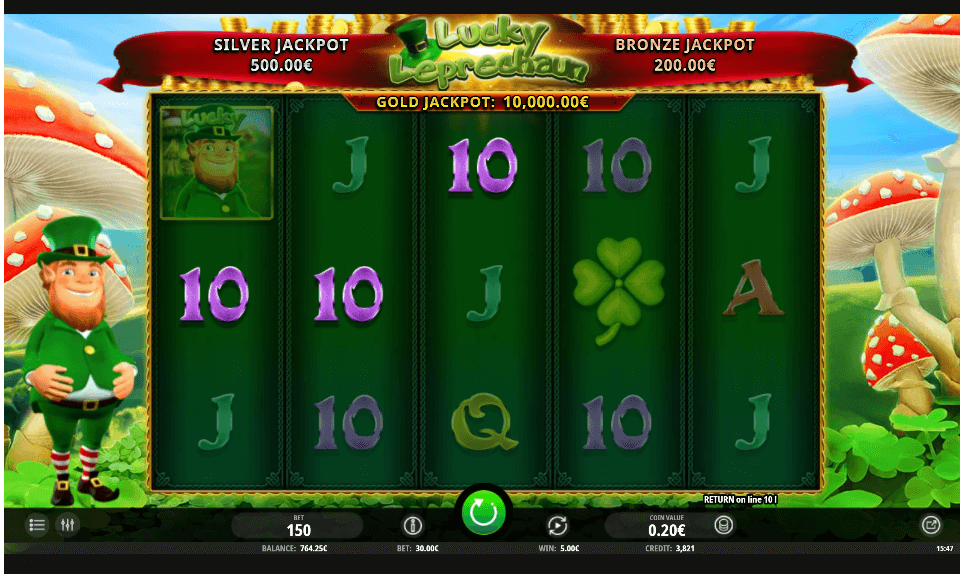Click the exit game icon

930,524
